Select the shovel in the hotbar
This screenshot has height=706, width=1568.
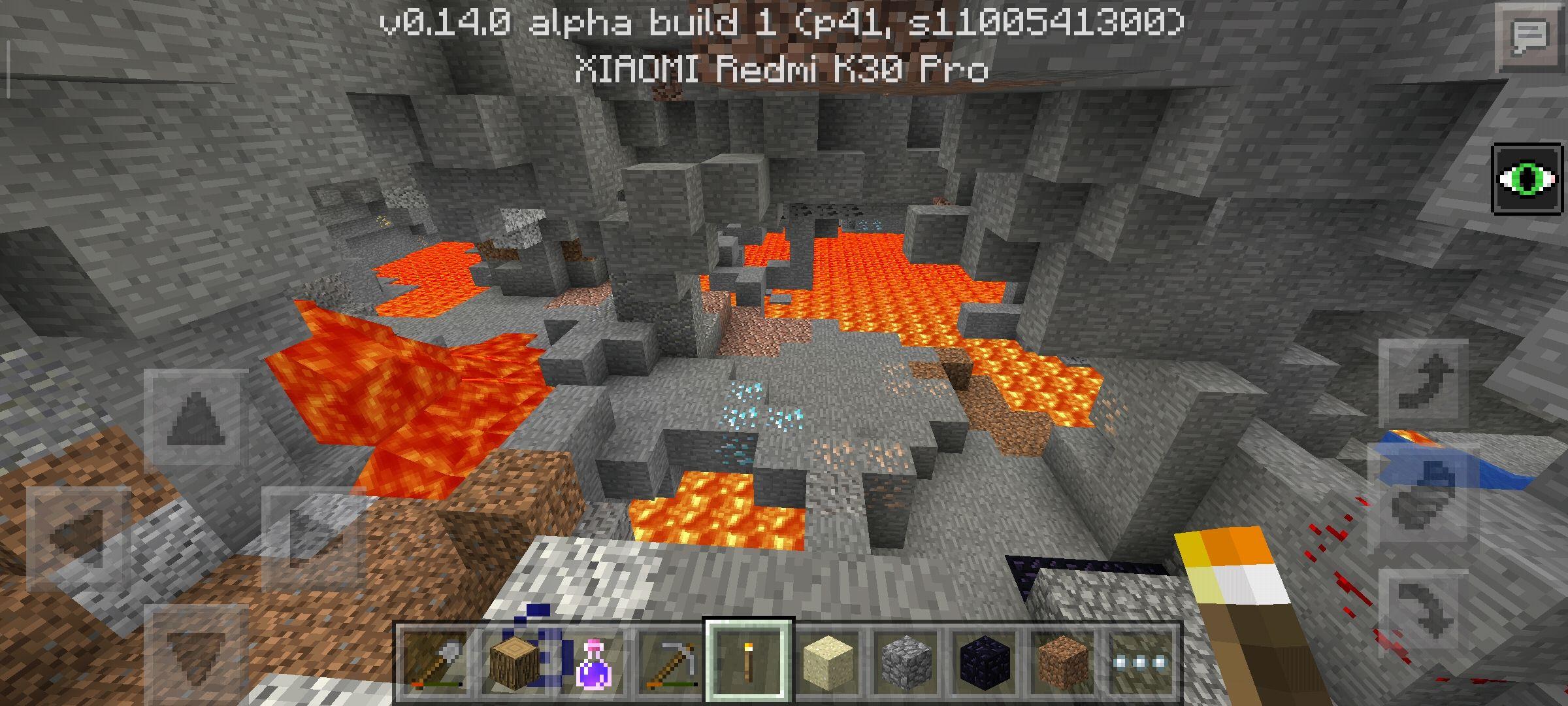(434, 662)
